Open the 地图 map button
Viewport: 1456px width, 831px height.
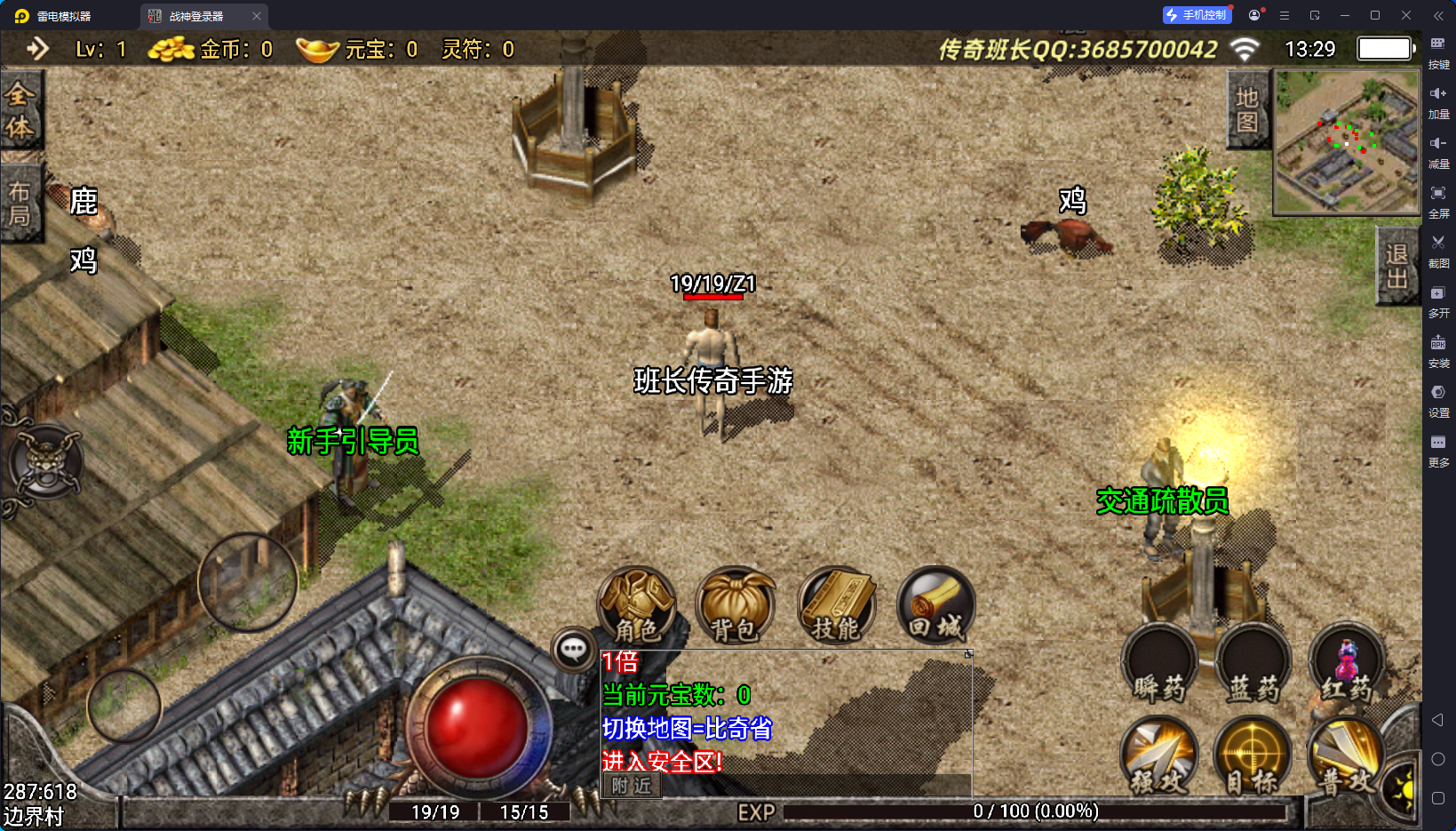coord(1247,110)
